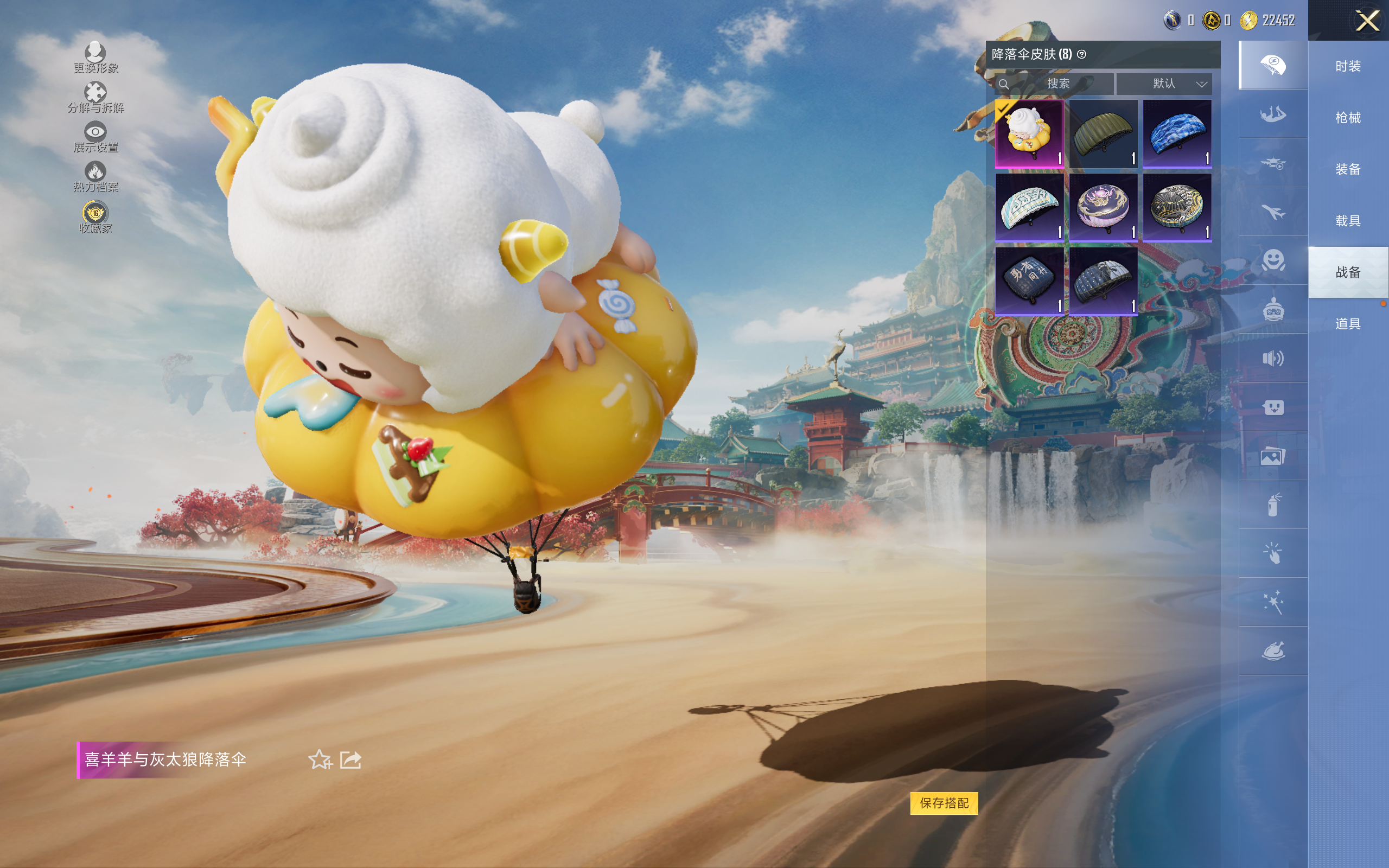Close the inventory screen with X
The image size is (1389, 868).
[1367, 21]
